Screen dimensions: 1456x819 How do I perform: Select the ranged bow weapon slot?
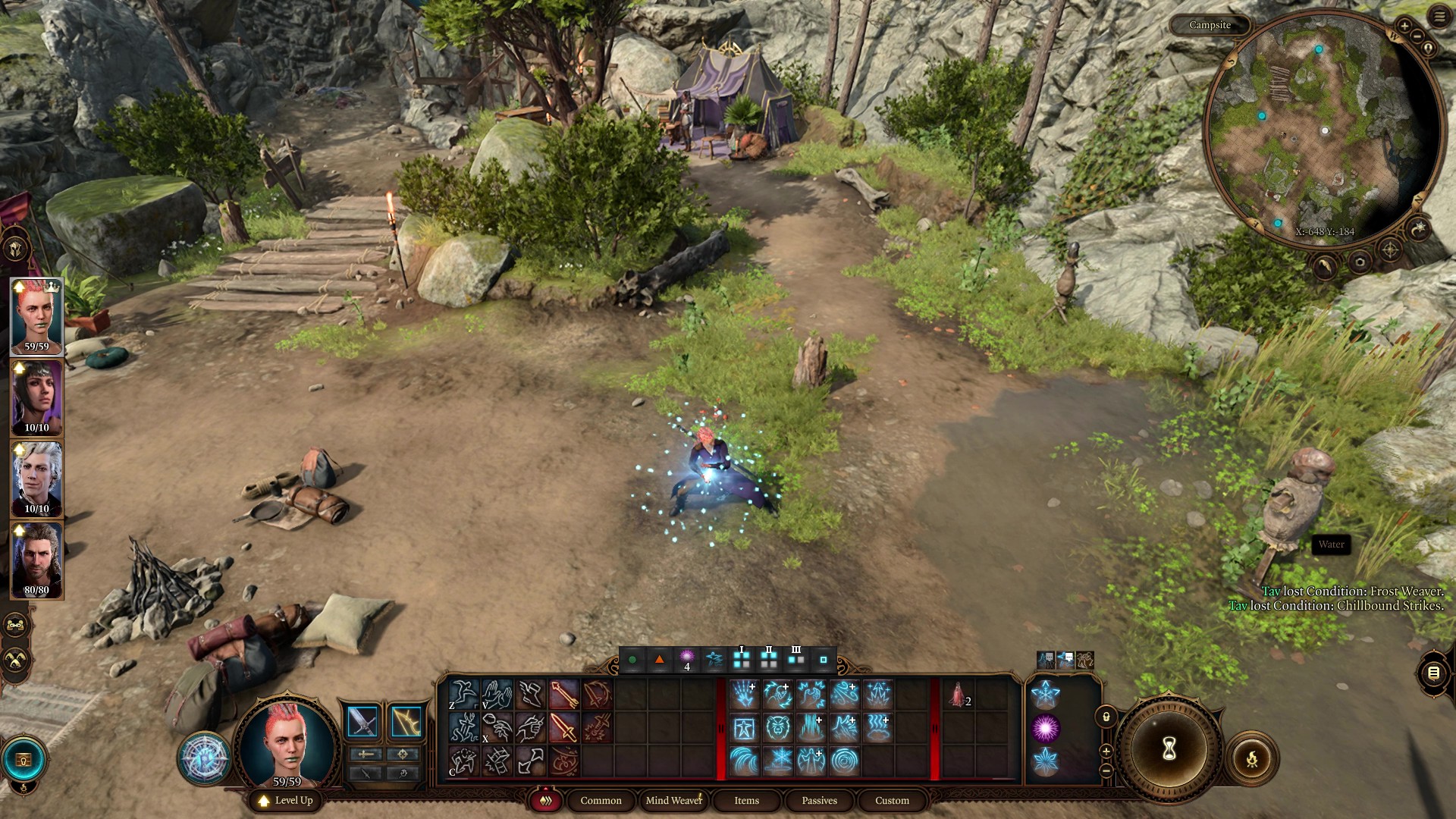click(x=406, y=722)
